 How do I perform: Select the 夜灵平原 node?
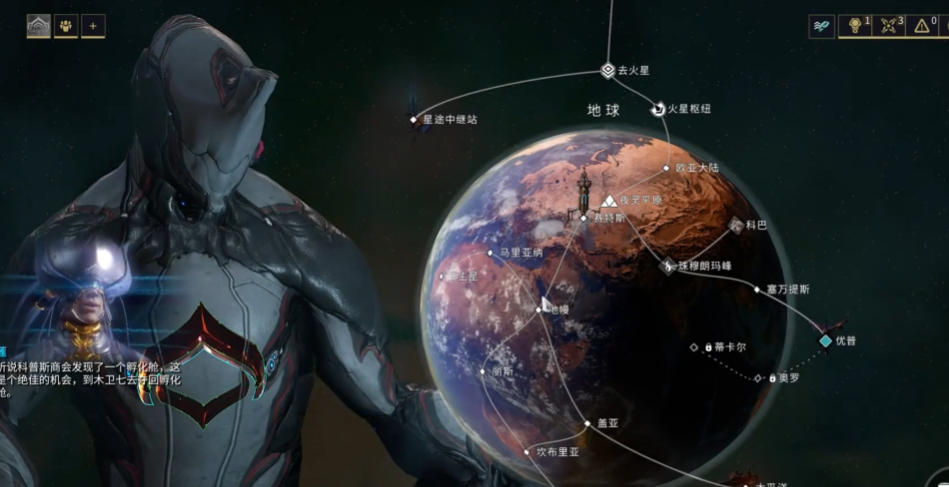[x=609, y=201]
